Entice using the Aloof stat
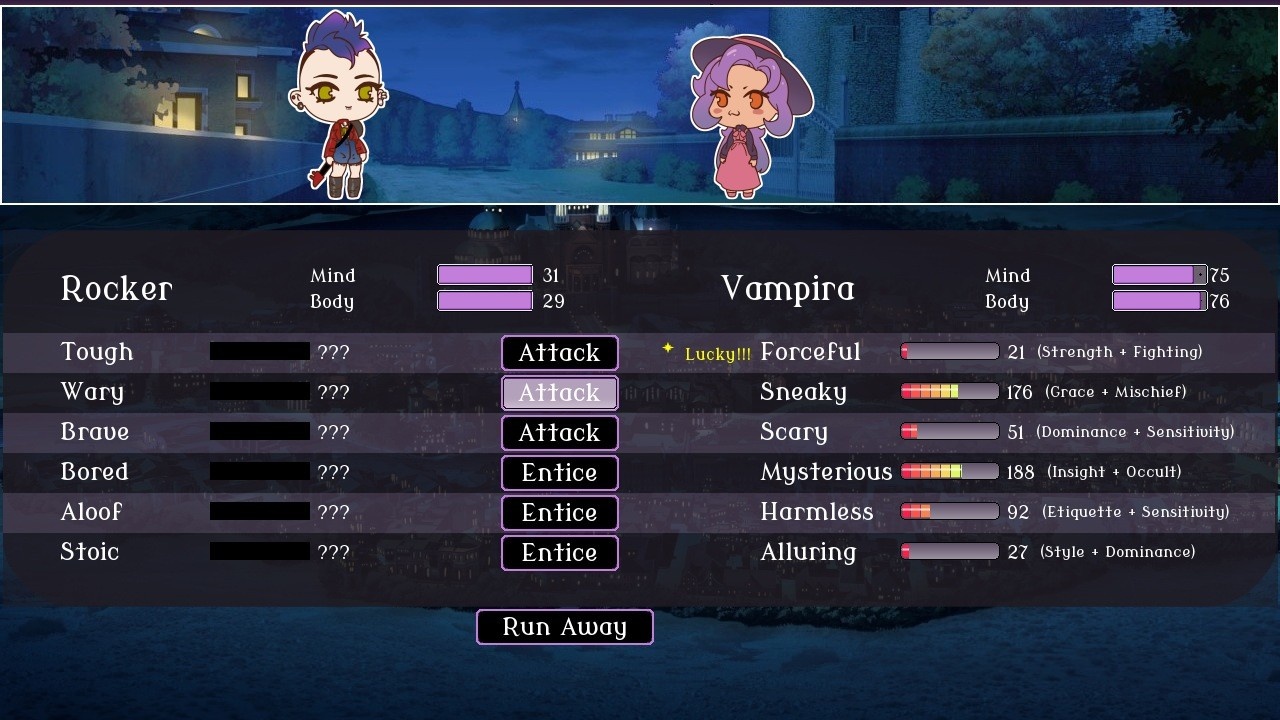Viewport: 1280px width, 720px height. pyautogui.click(x=559, y=512)
